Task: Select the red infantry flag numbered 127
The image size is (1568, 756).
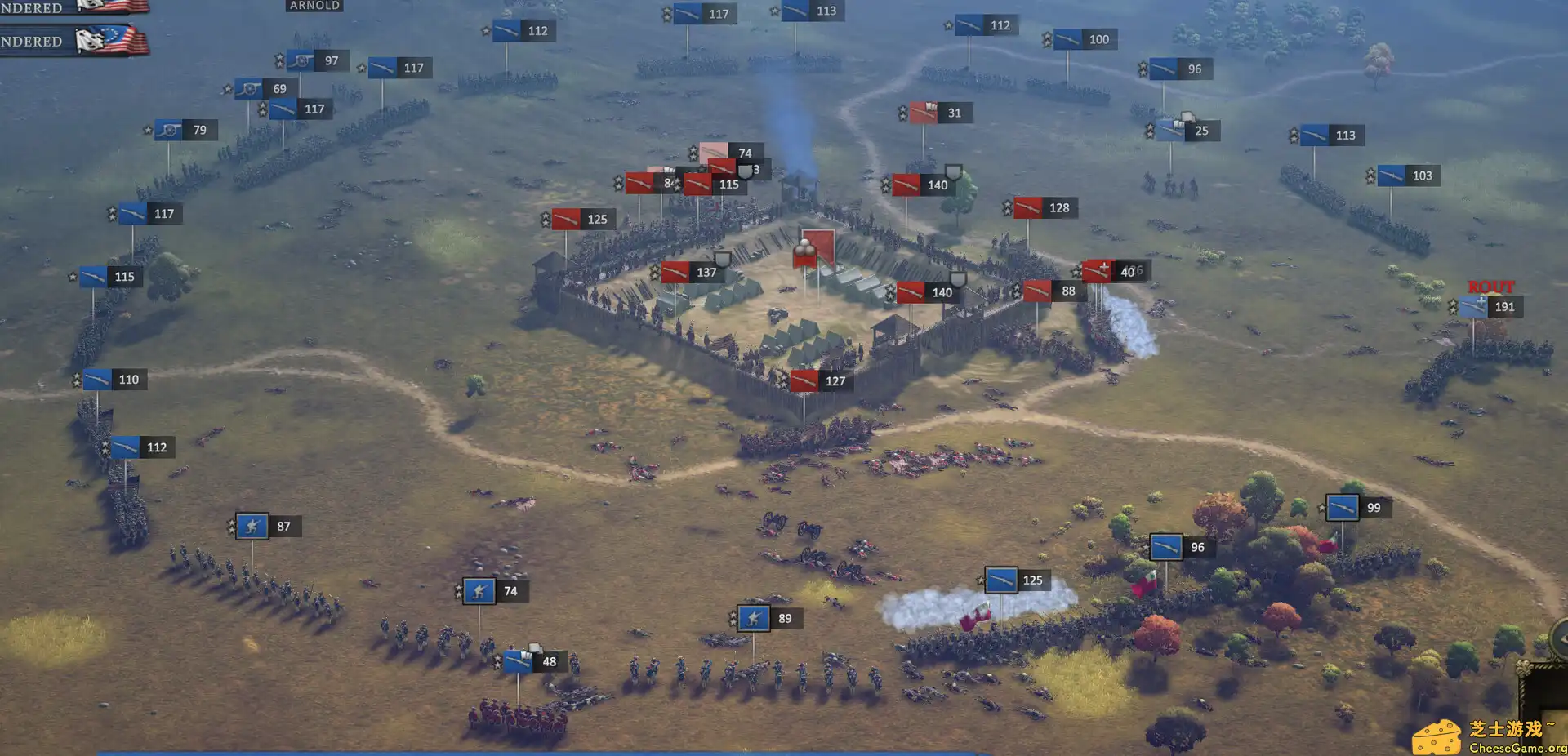Action: coord(821,380)
